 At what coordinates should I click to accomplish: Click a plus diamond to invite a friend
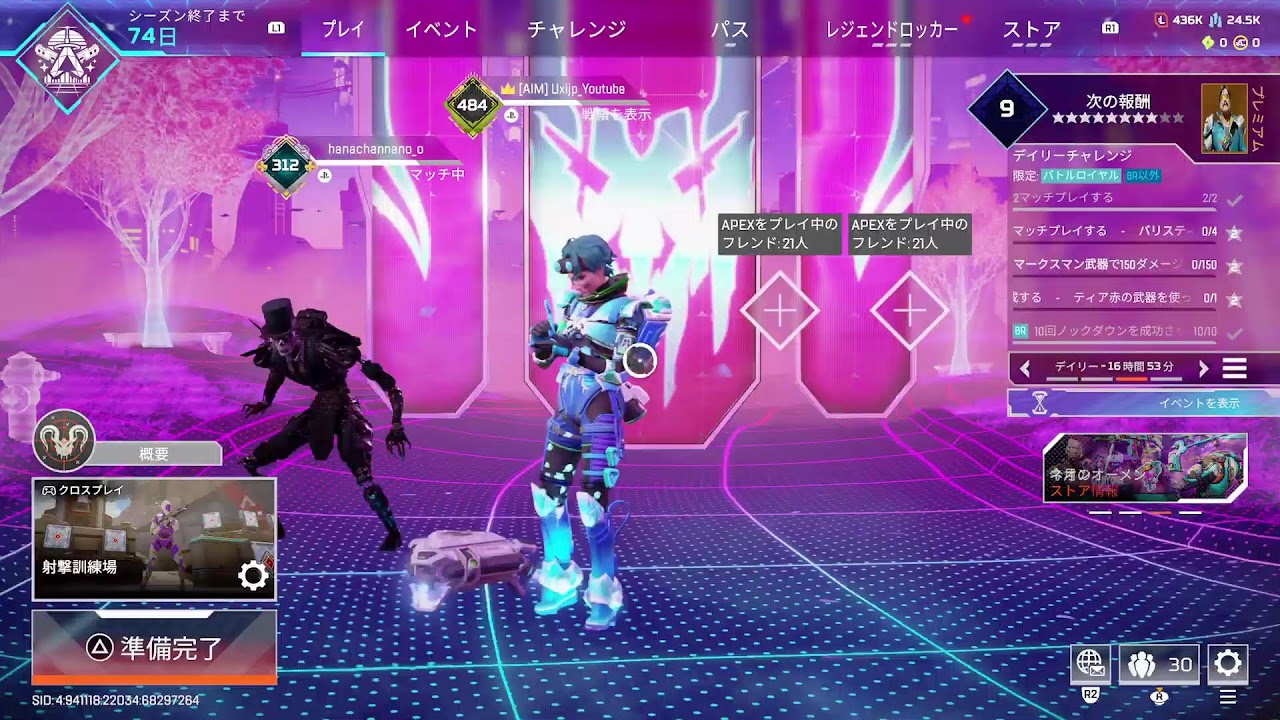[x=780, y=308]
